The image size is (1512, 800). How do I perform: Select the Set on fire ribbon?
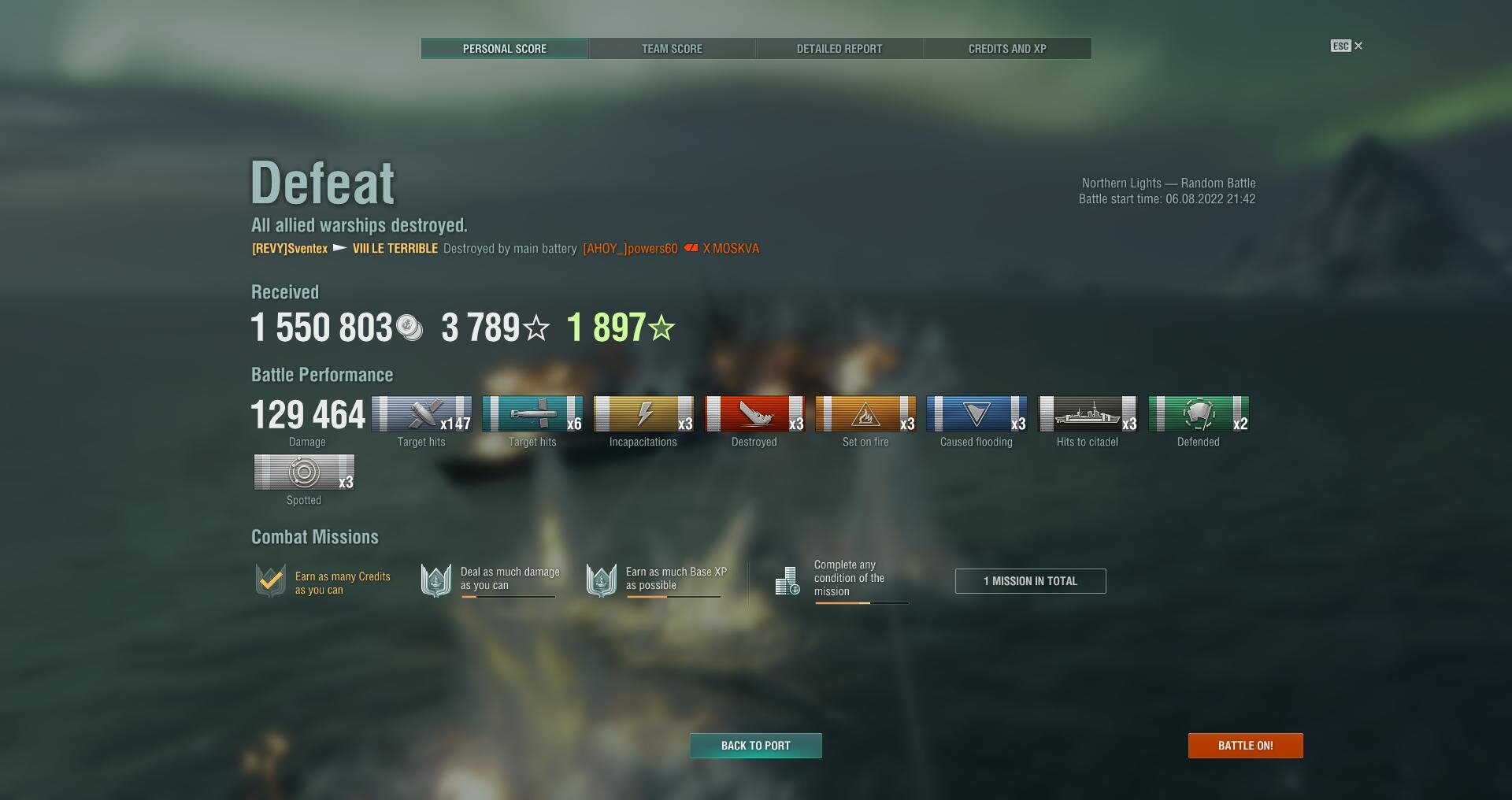click(865, 414)
